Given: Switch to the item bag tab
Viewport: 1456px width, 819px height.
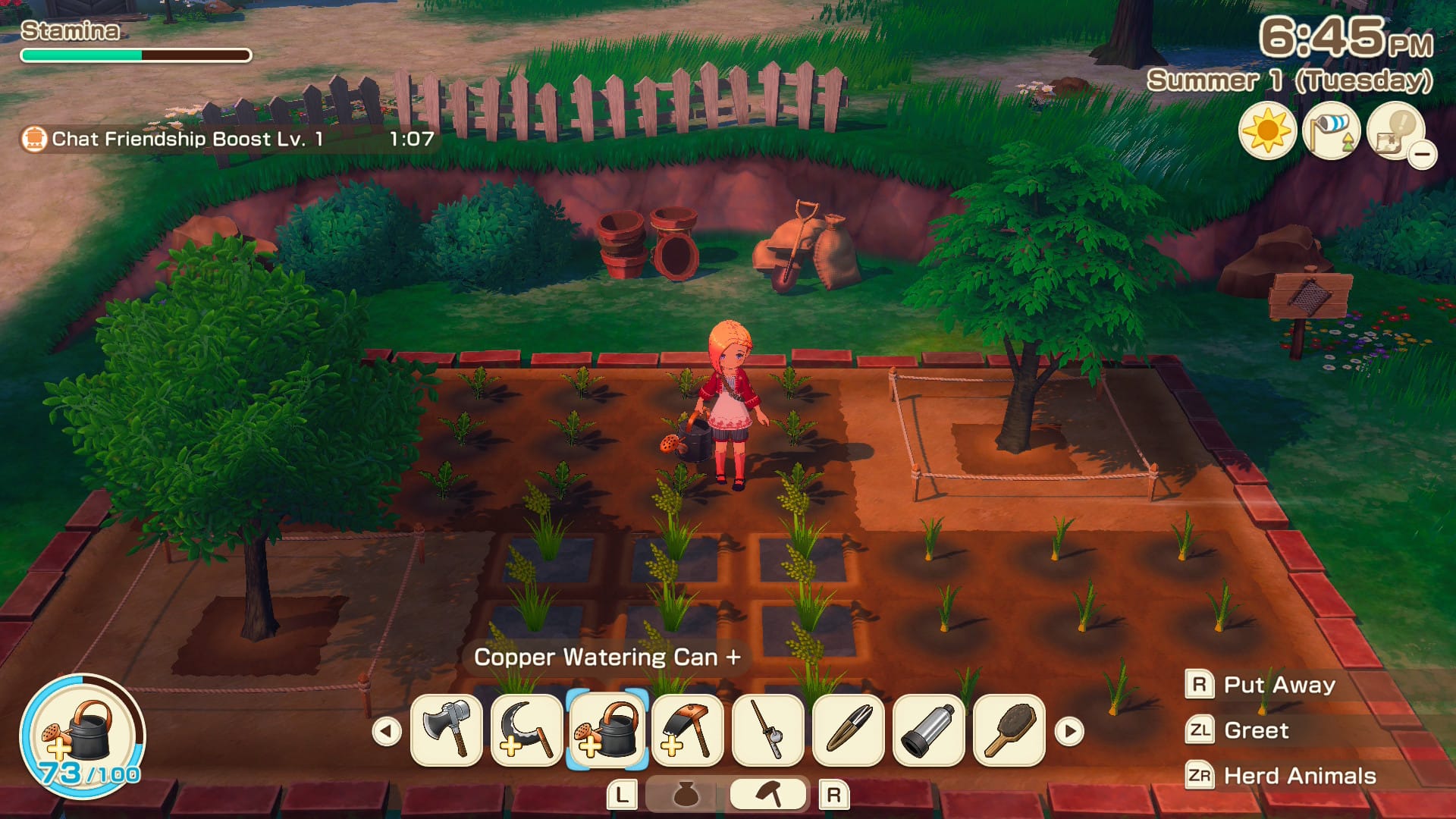Looking at the screenshot, I should (686, 794).
